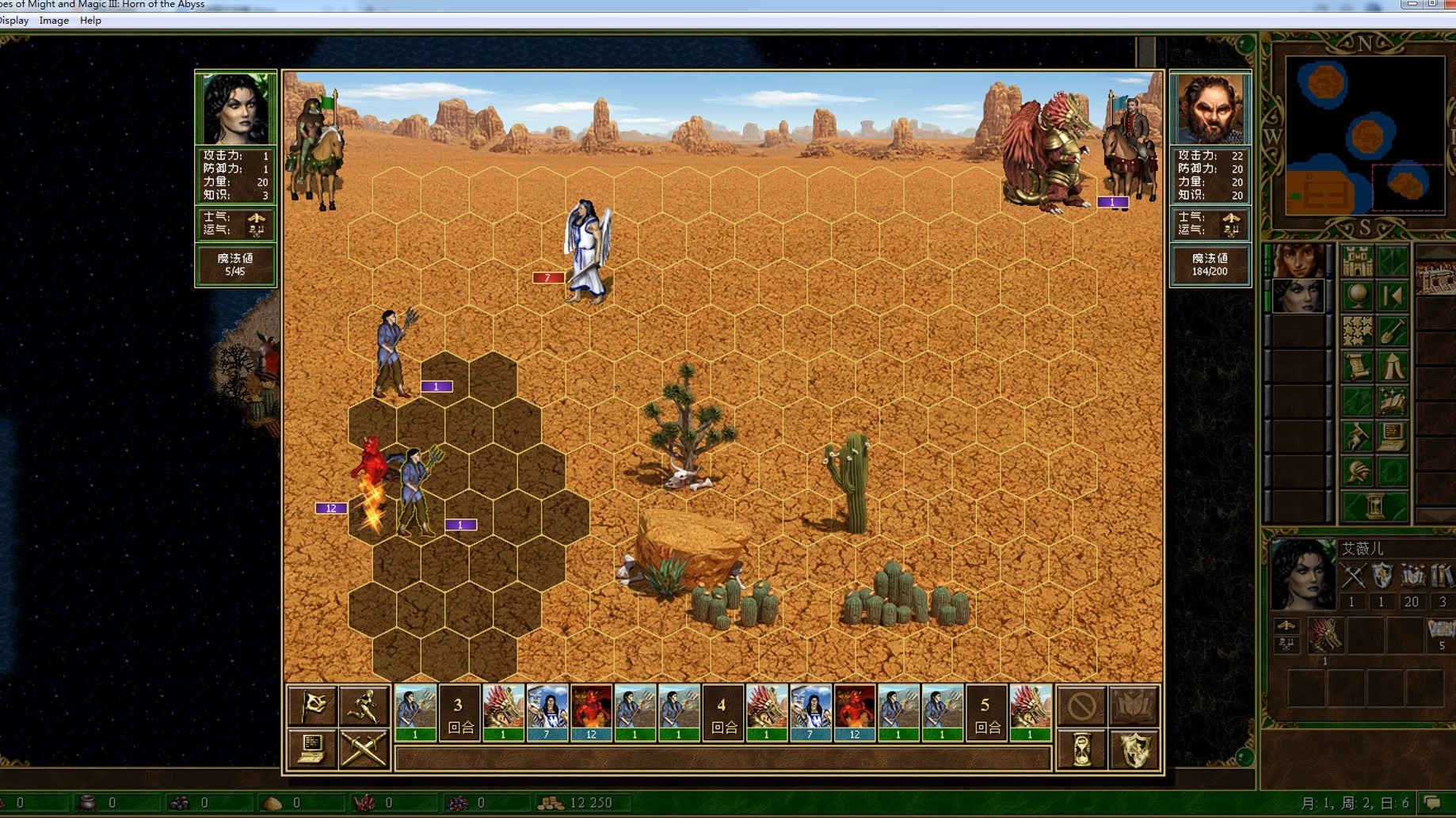Click the world minimap
The width and height of the screenshot is (1456, 818).
pos(1364,135)
